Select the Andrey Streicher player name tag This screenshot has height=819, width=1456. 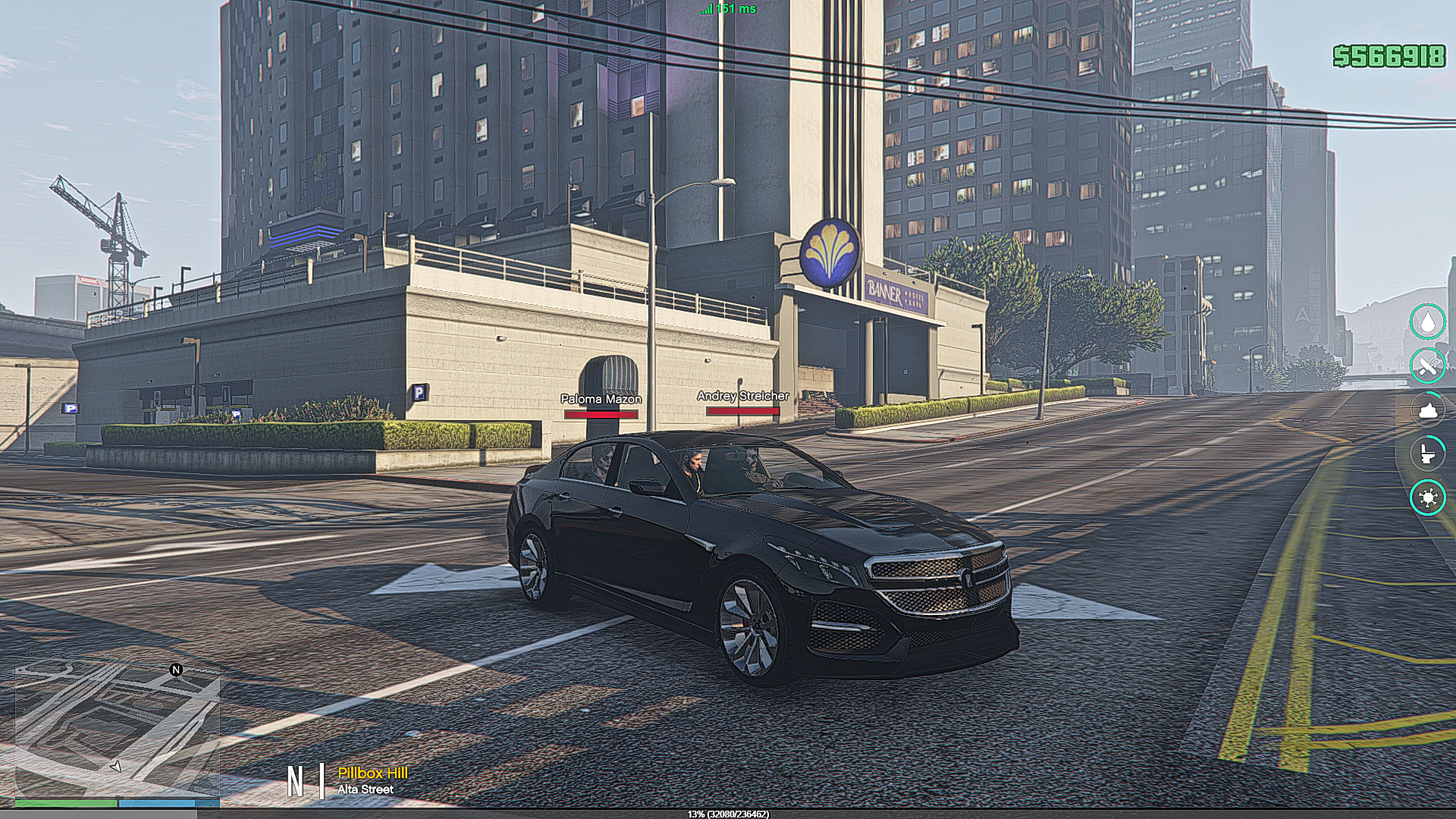pyautogui.click(x=742, y=396)
